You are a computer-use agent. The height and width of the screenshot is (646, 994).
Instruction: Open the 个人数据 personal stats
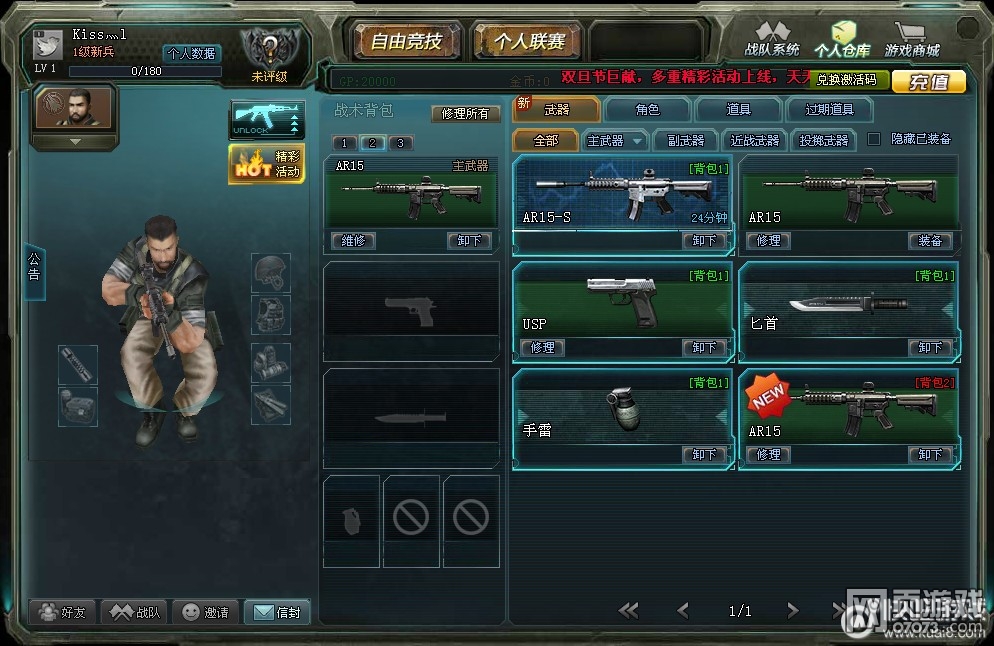pos(192,54)
